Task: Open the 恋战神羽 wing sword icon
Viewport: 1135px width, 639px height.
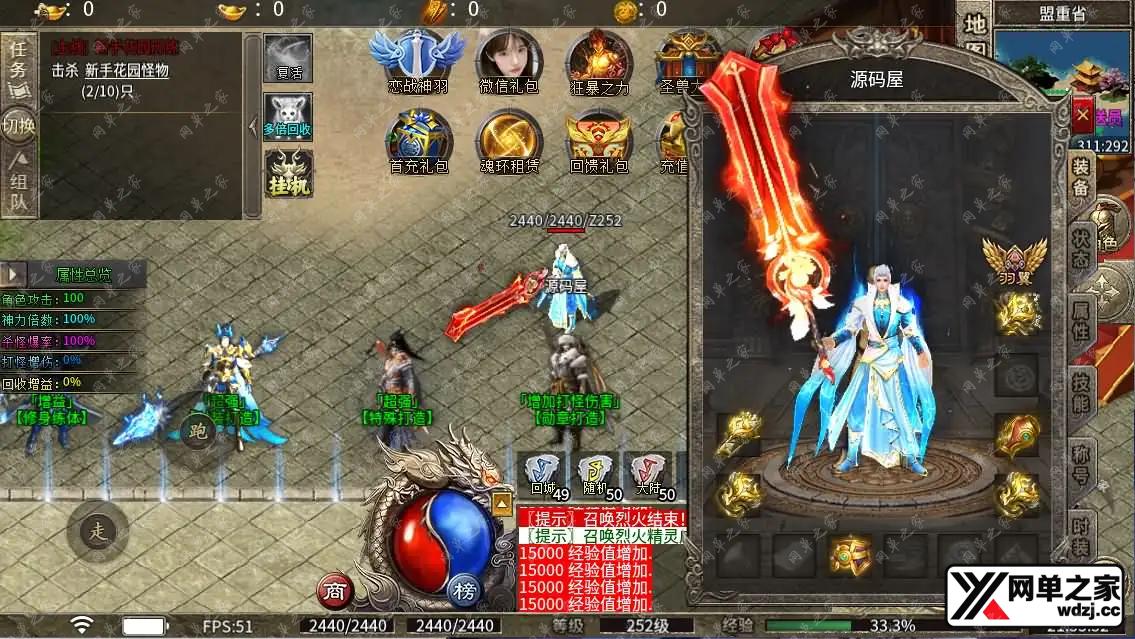Action: pos(417,60)
